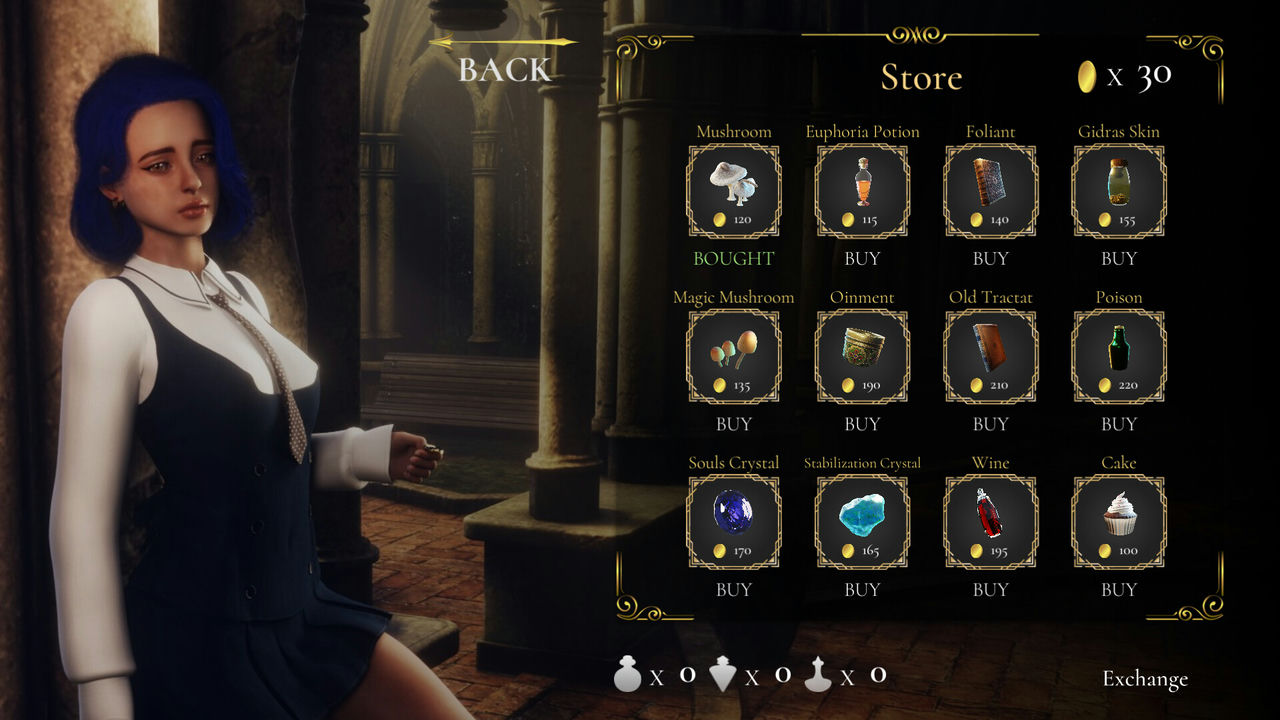Select the Oinment container icon
The width and height of the screenshot is (1280, 720).
[862, 356]
